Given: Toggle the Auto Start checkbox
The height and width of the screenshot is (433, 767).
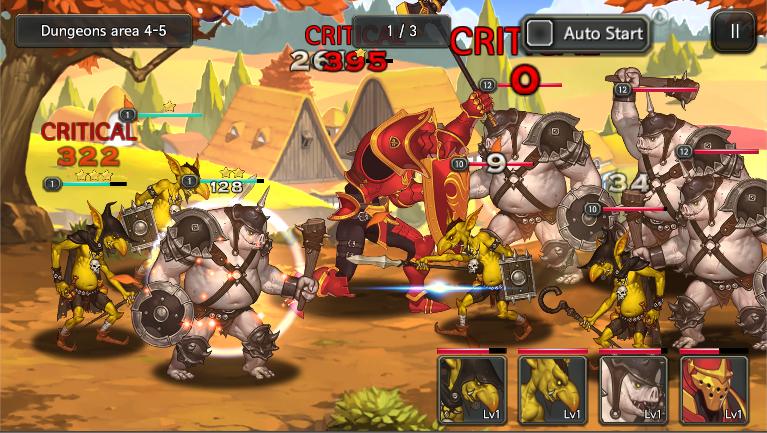Looking at the screenshot, I should pos(541,33).
